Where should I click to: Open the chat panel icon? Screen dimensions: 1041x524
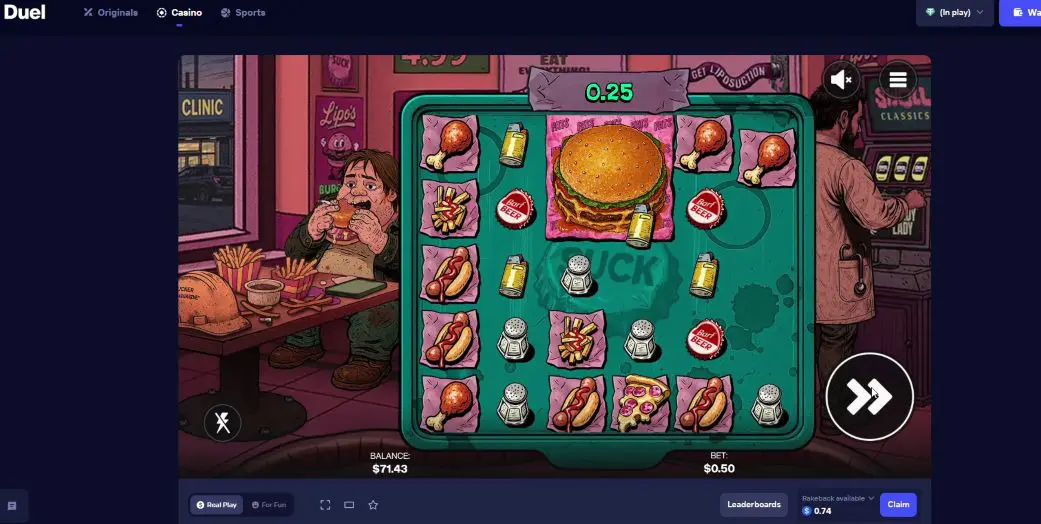click(x=12, y=506)
